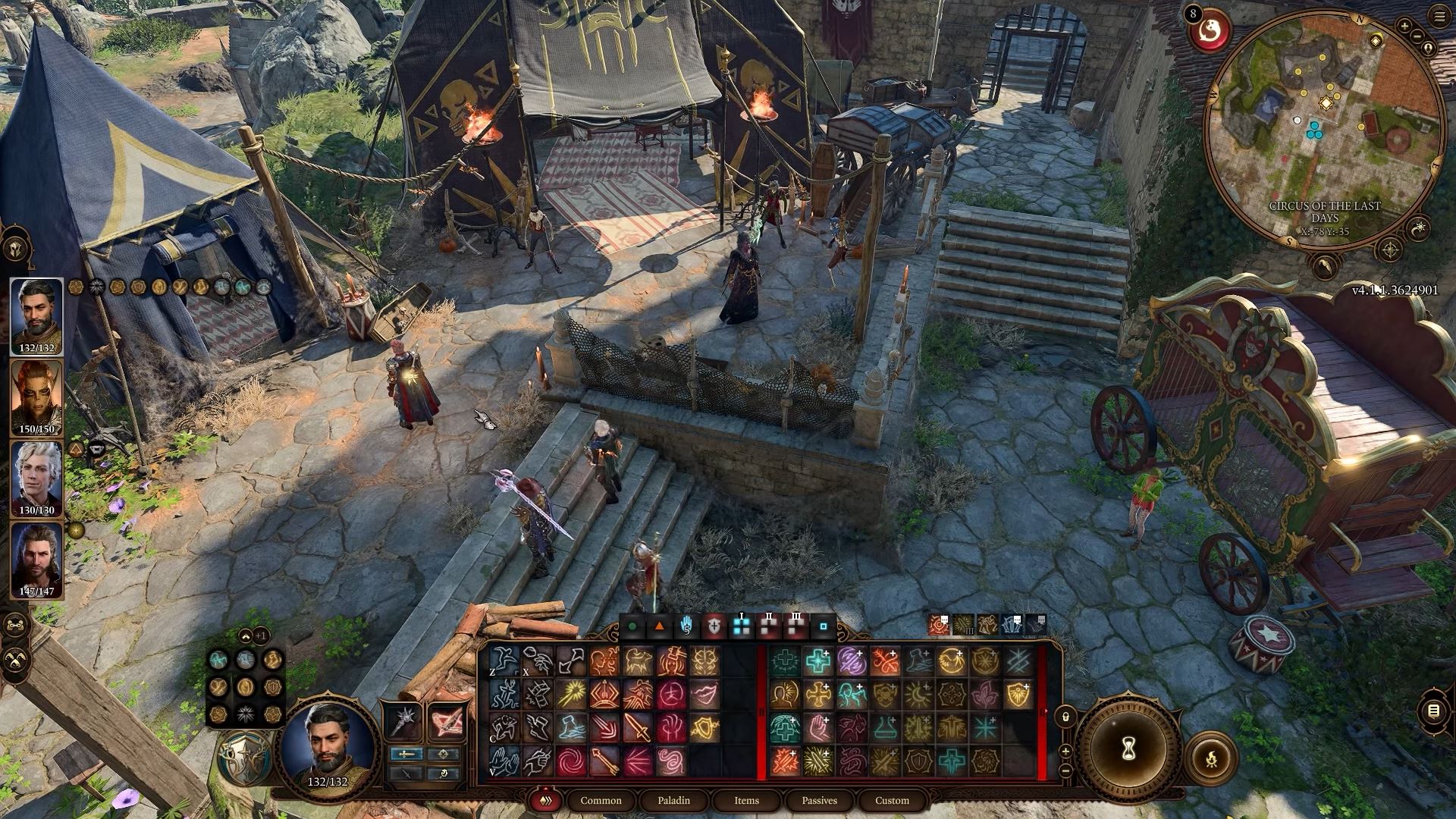Switch to the Custom hotbar tab
The width and height of the screenshot is (1456, 819).
892,800
